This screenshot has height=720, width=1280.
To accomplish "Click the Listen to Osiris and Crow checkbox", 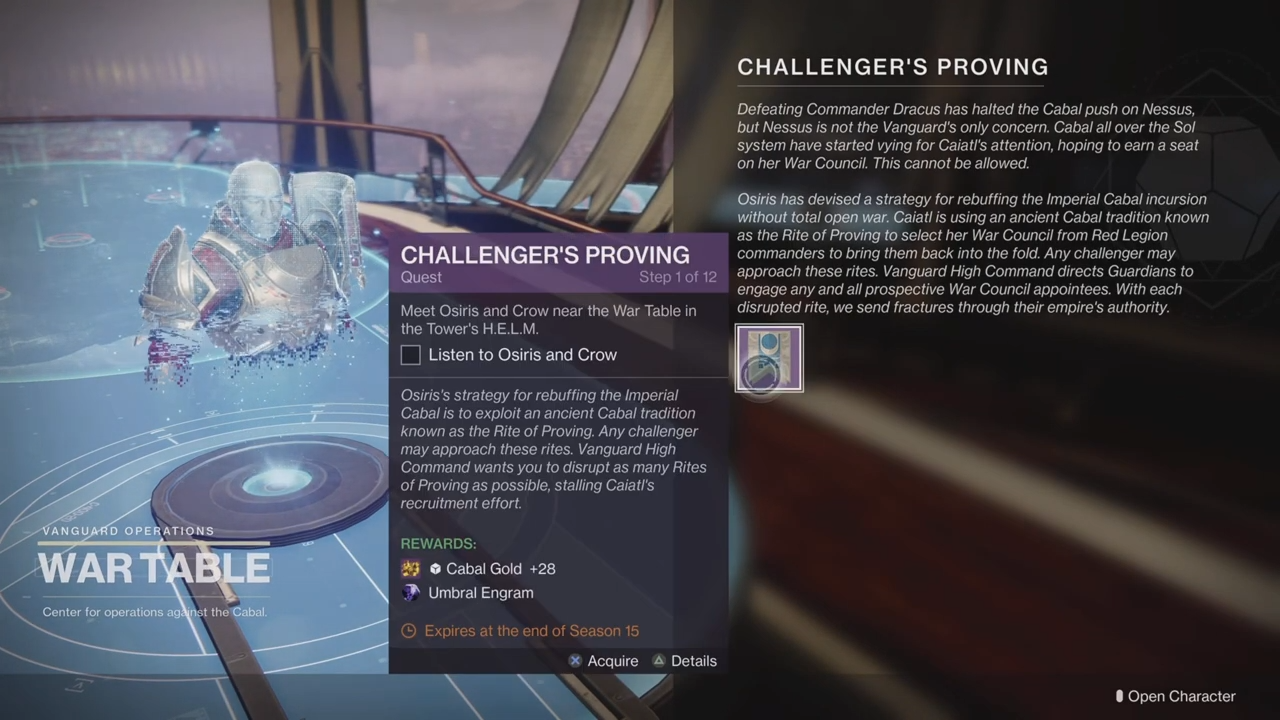I will point(411,355).
